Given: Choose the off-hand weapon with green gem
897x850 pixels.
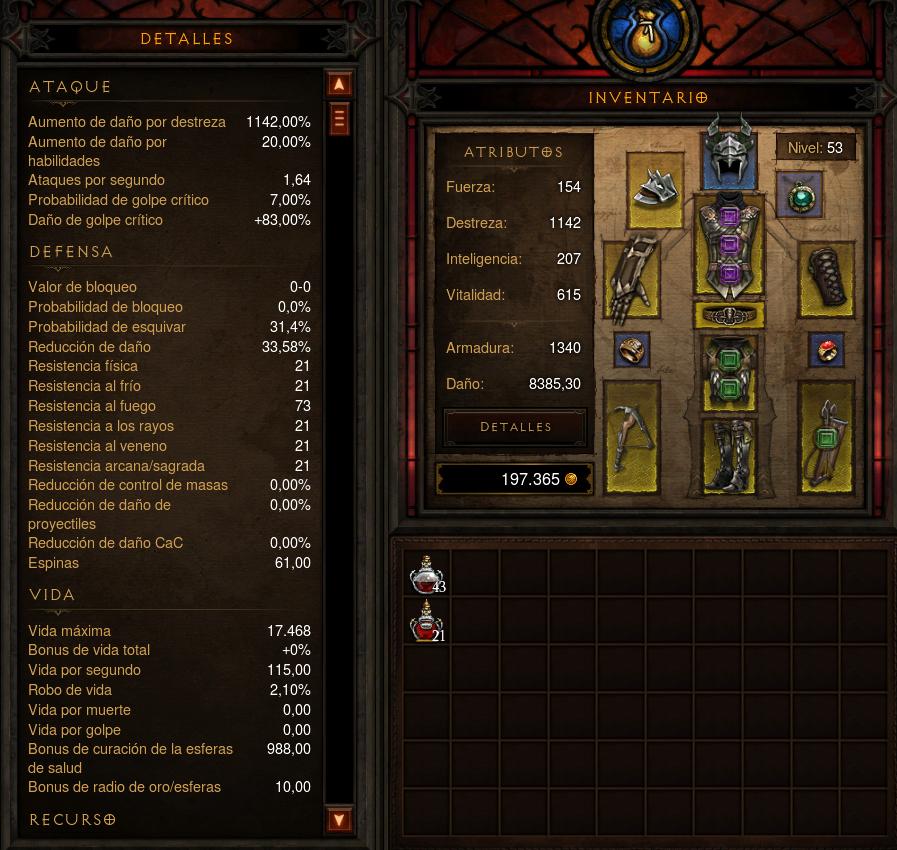Looking at the screenshot, I should coord(826,437).
